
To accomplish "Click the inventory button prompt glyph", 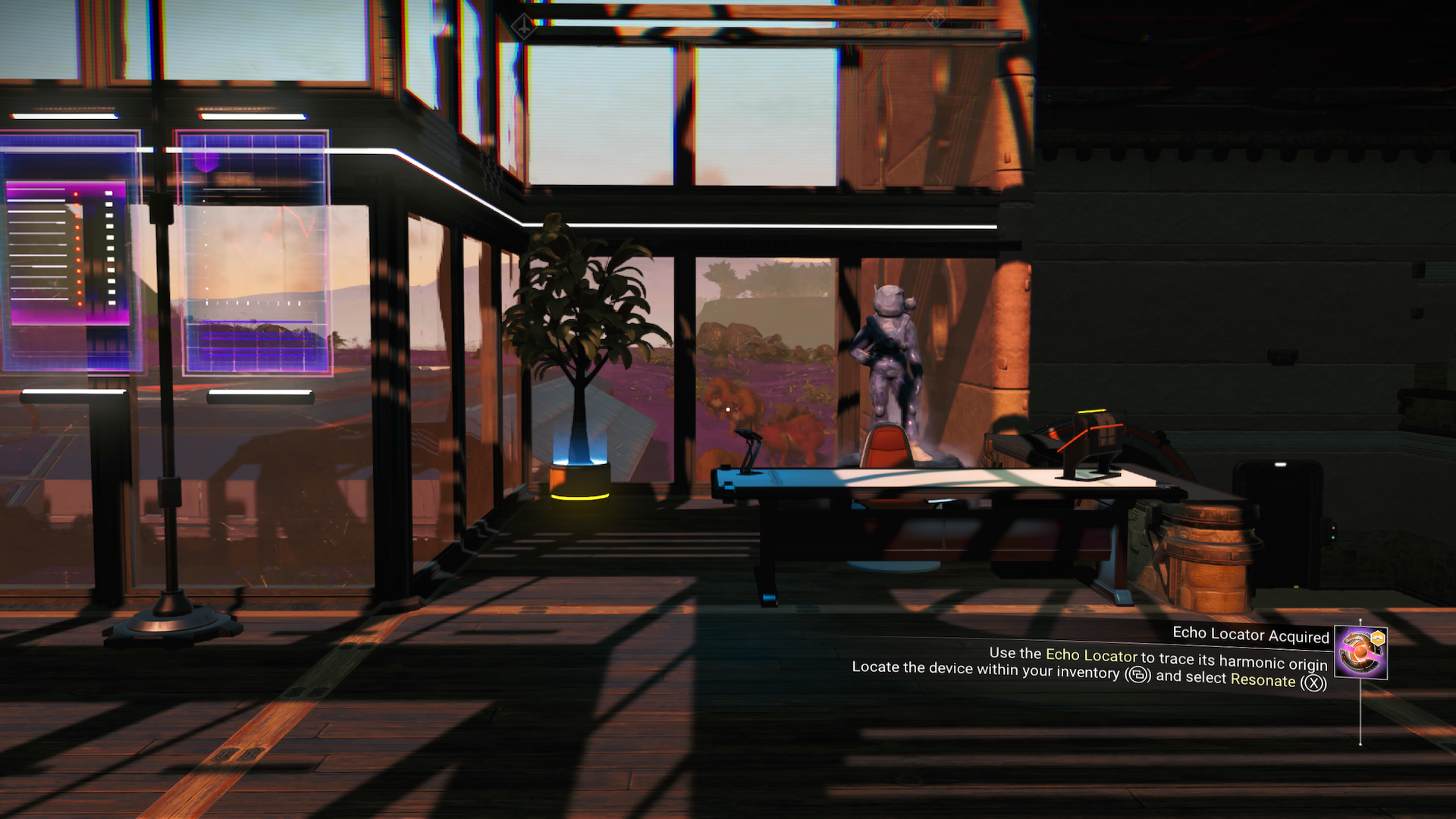I will click(x=1137, y=675).
